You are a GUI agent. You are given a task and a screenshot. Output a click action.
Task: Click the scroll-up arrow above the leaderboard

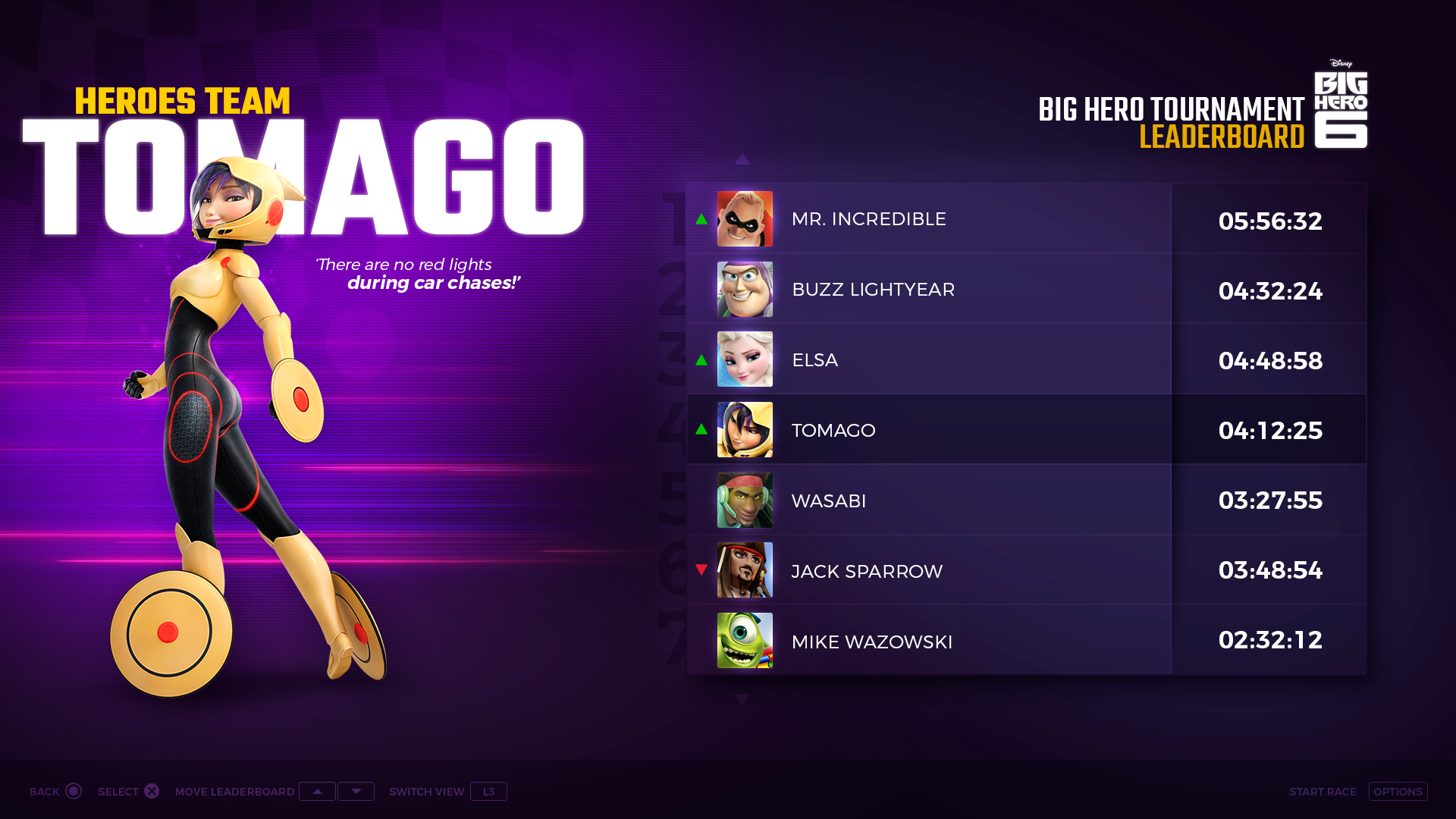click(742, 159)
